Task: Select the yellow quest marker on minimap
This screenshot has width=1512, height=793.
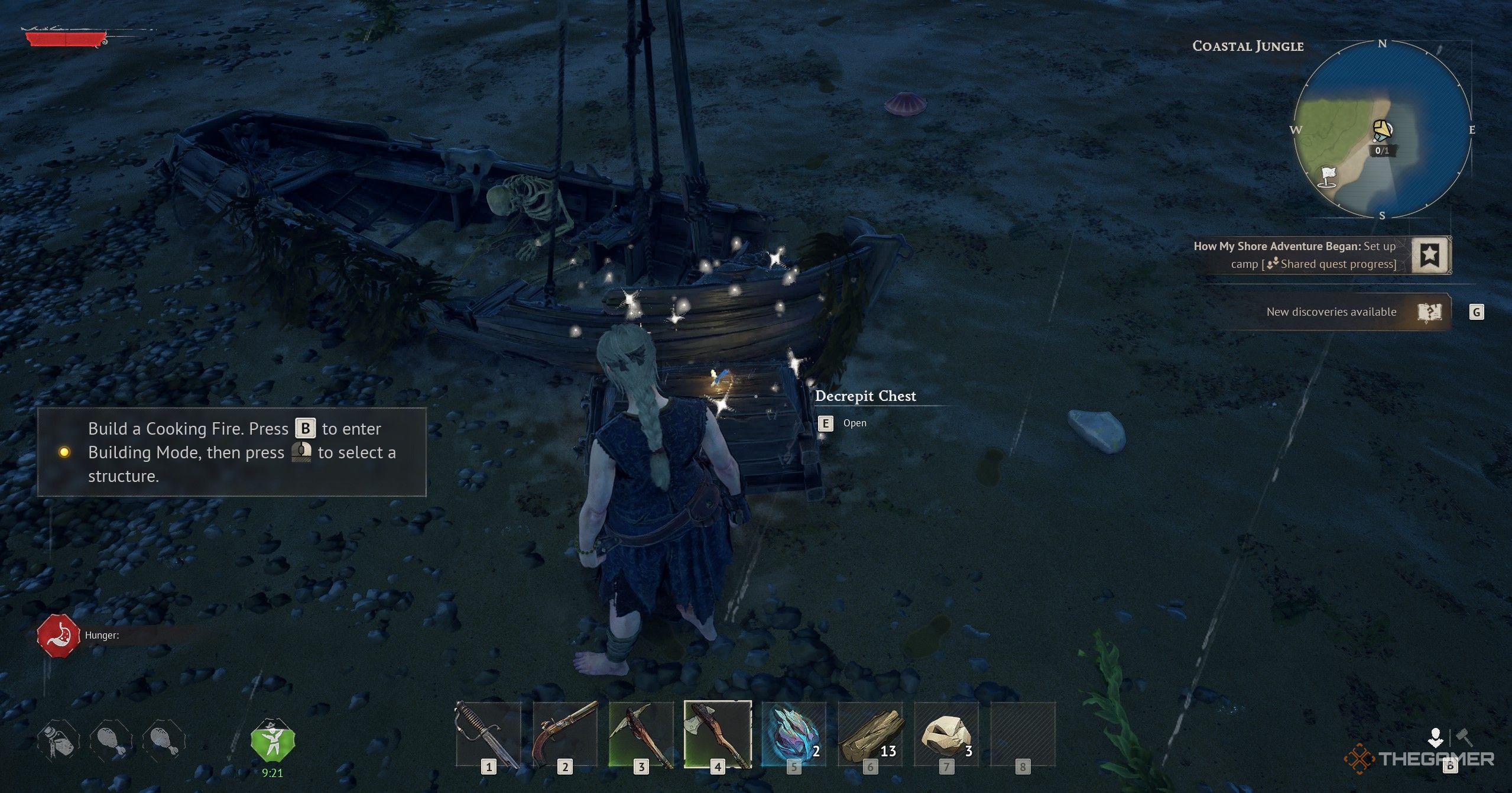Action: 1382,130
